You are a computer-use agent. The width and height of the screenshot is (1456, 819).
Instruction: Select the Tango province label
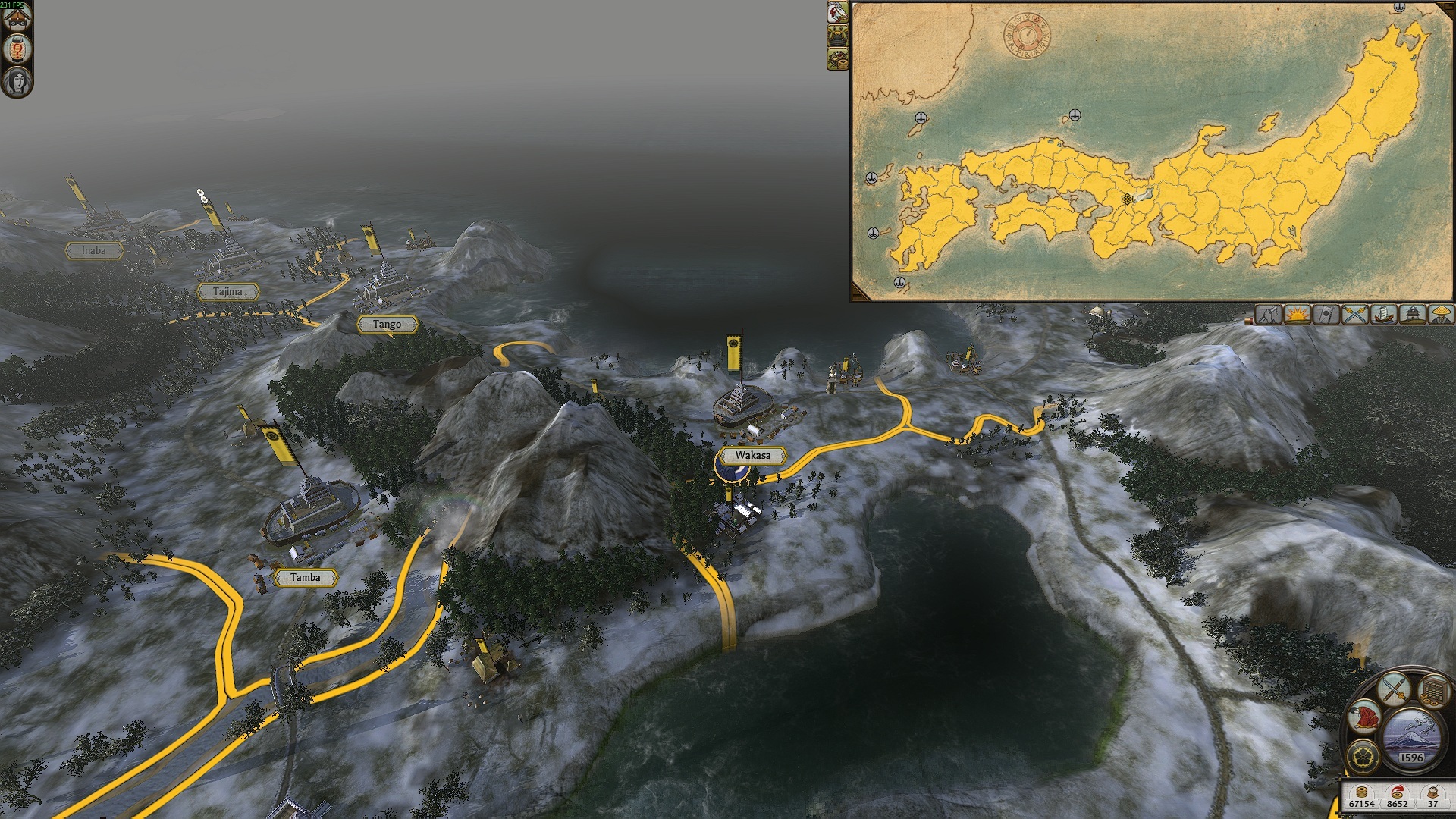pos(387,325)
